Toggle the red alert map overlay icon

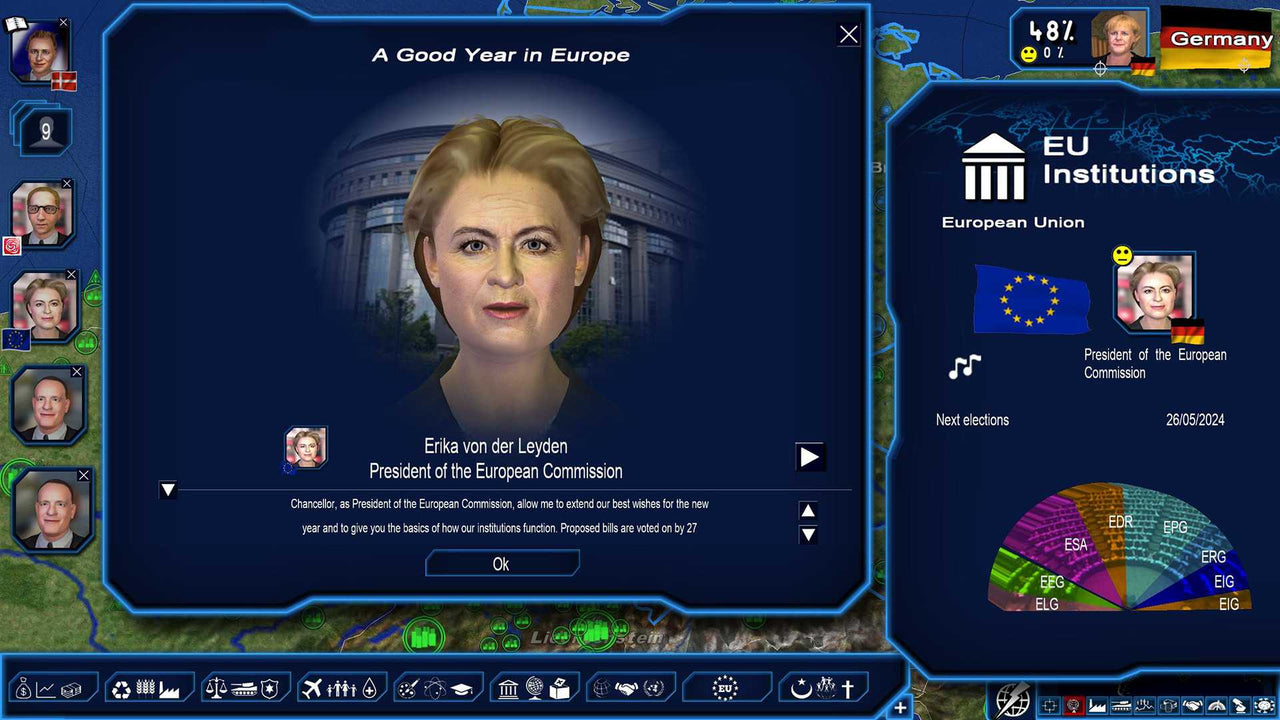1073,705
